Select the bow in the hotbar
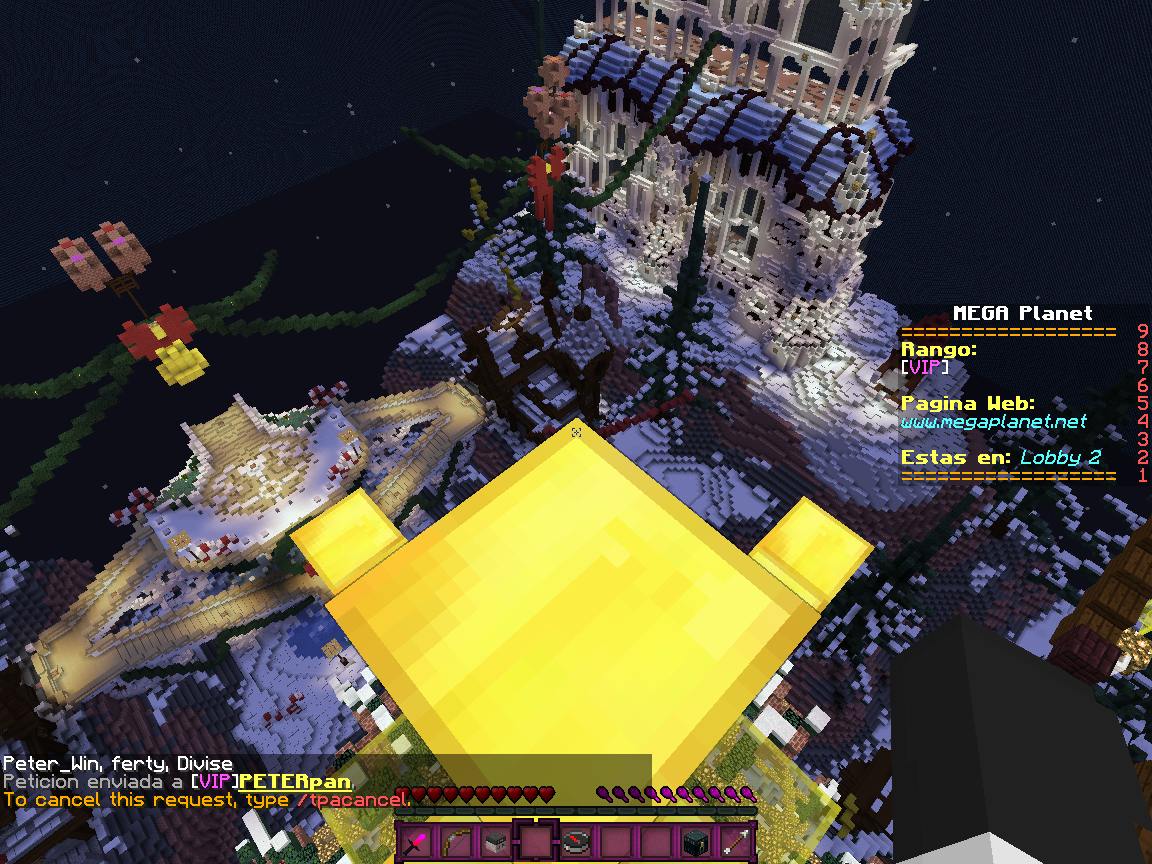Image resolution: width=1152 pixels, height=864 pixels. [x=455, y=842]
